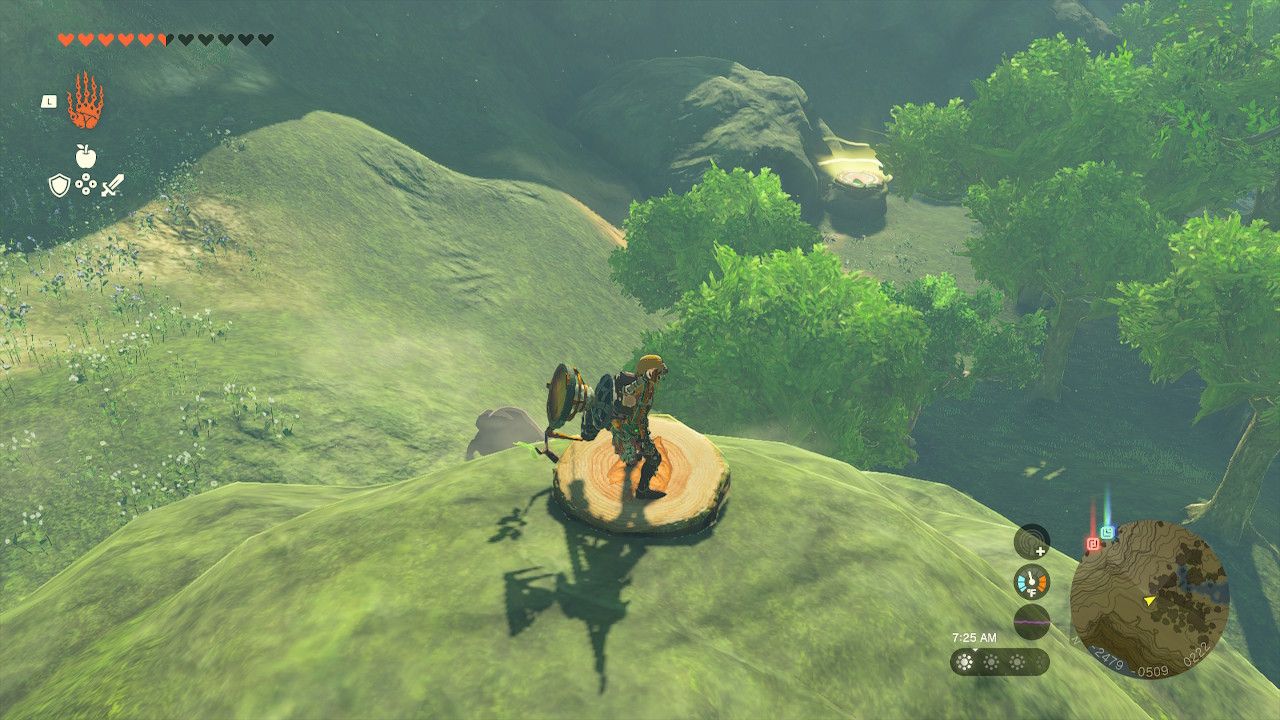Click the materials icon between shield and sword
The height and width of the screenshot is (720, 1280).
[x=86, y=184]
